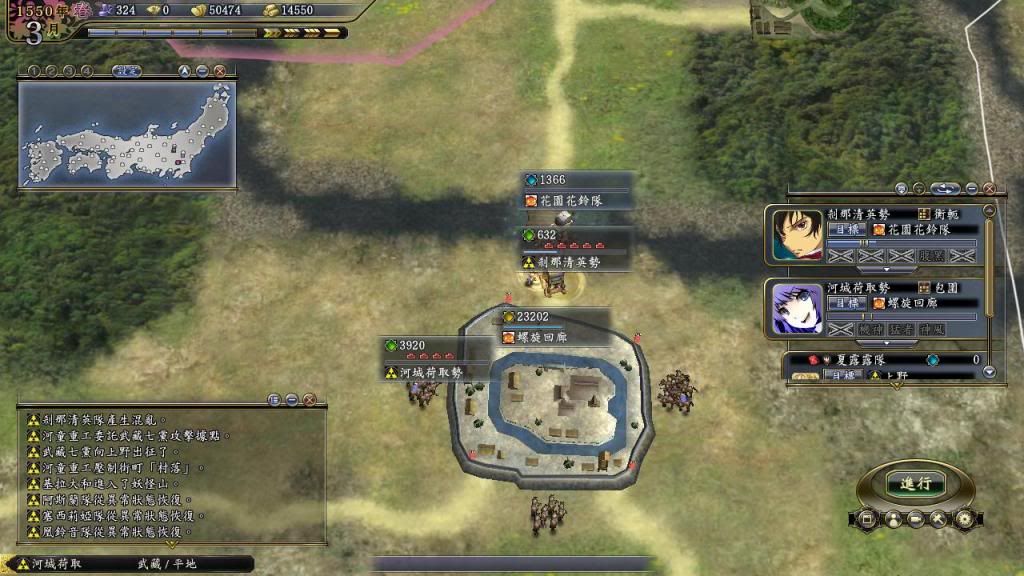
Task: Select the 河城荷取 purple-haired portrait
Action: 797,307
